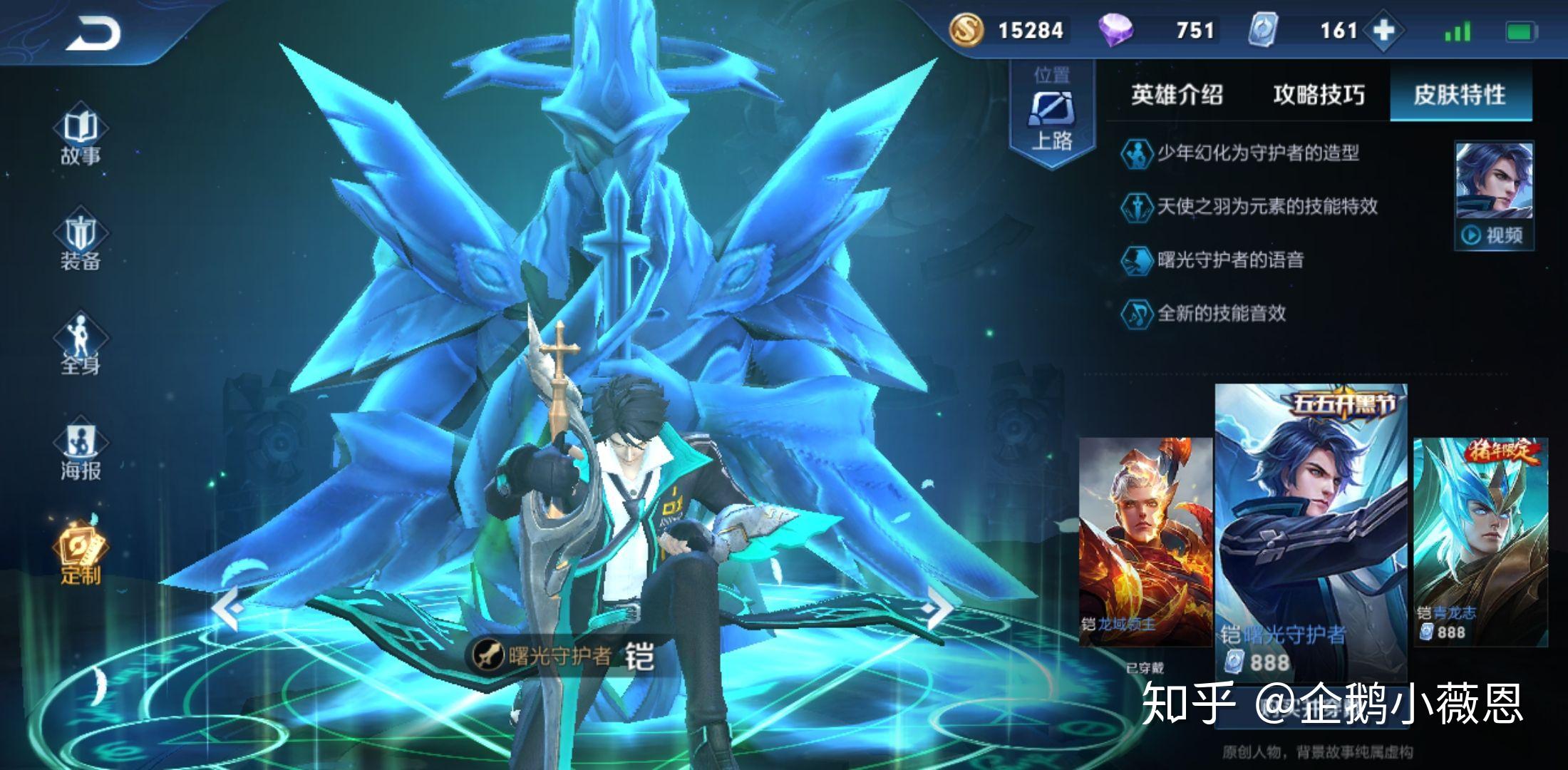The image size is (1568, 770).
Task: Switch to the 英雄介绍 tab
Action: pos(1177,94)
